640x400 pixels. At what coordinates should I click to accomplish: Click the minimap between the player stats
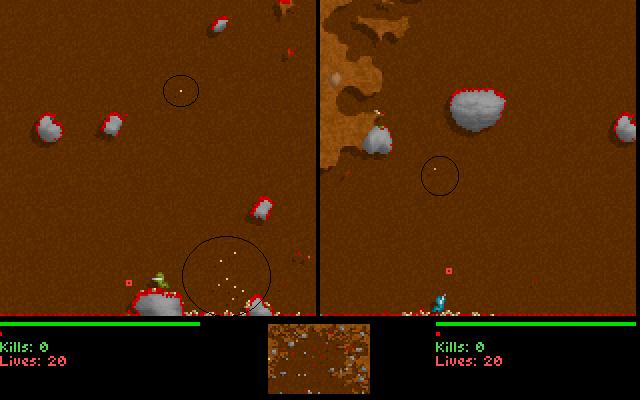click(318, 358)
